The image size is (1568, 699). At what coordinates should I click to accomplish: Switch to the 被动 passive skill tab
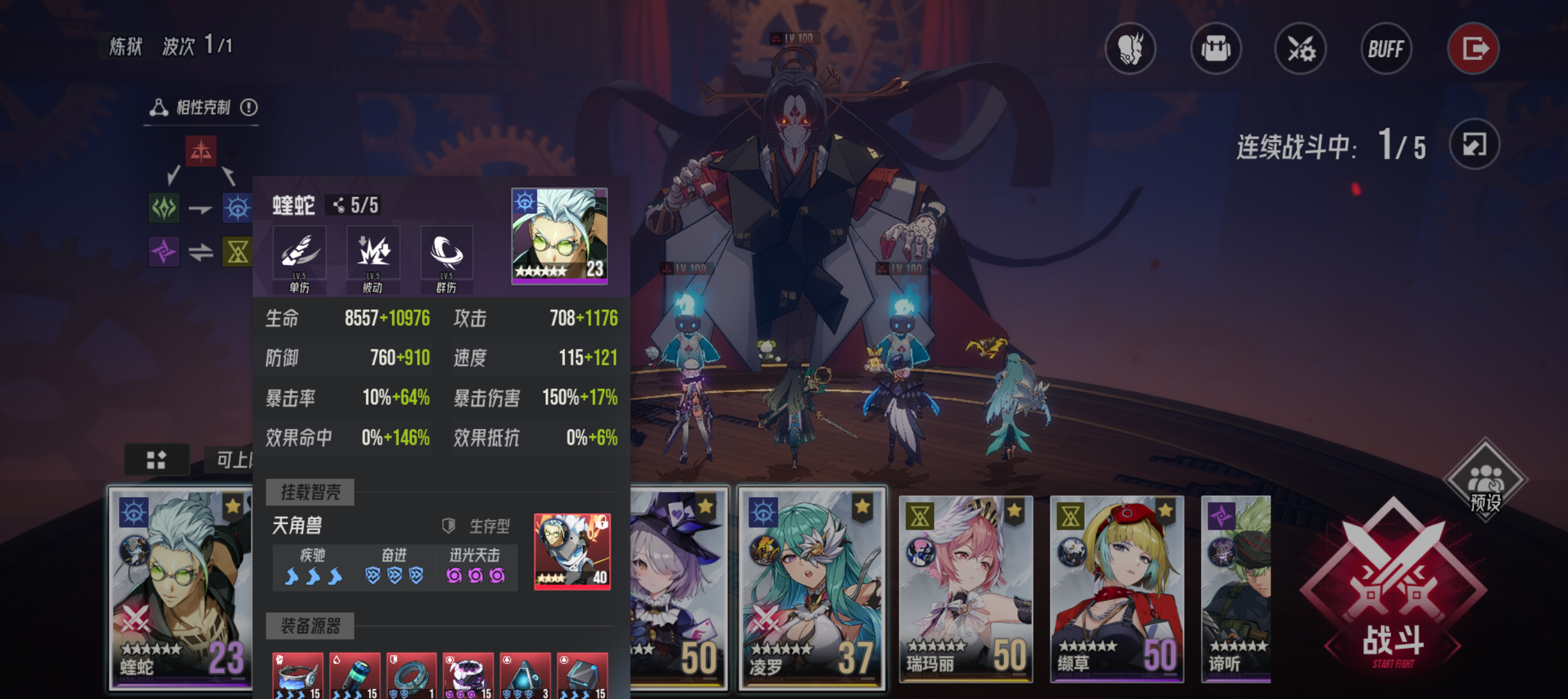[x=374, y=252]
